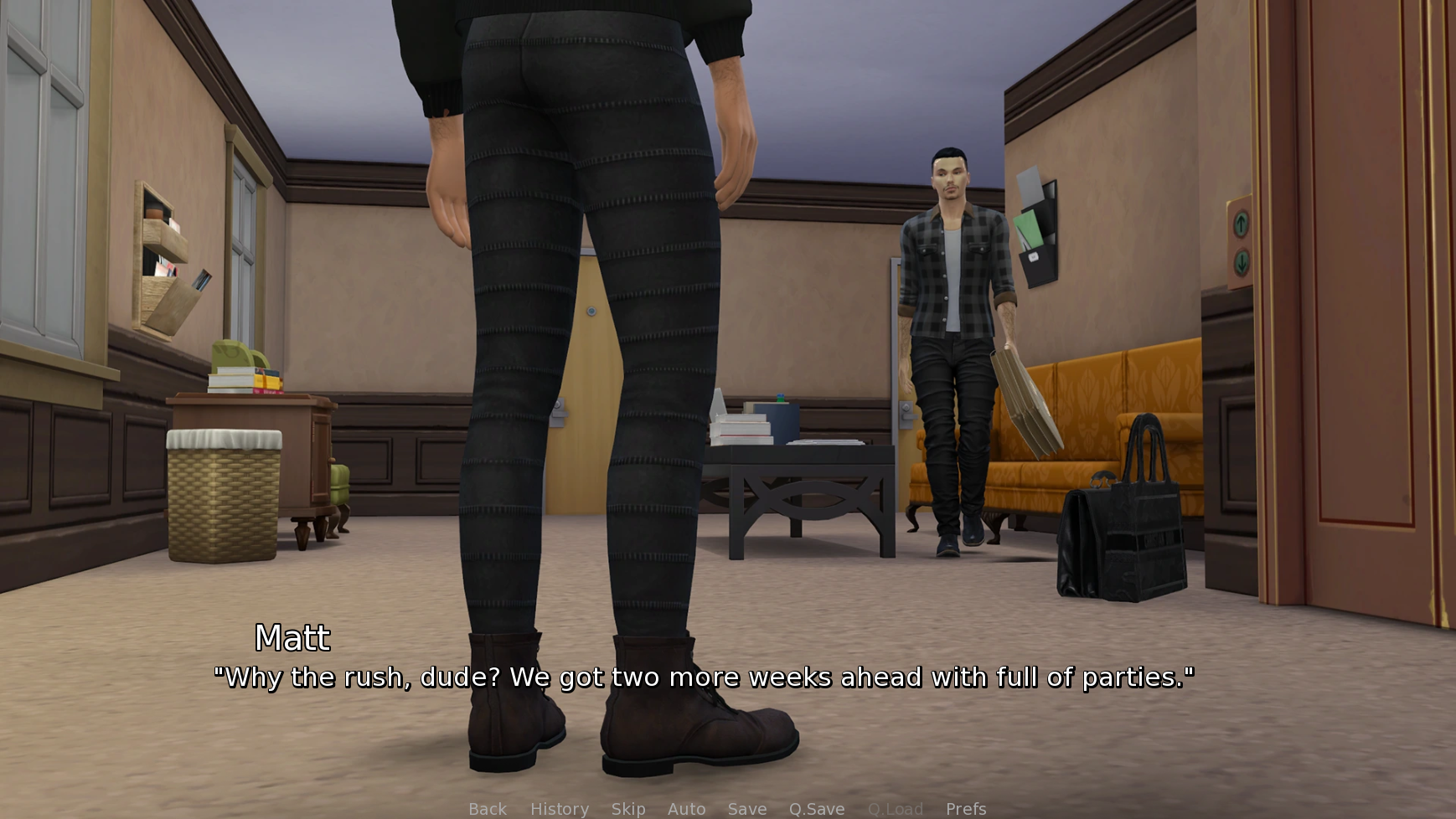Open the Save game screen

coord(747,809)
